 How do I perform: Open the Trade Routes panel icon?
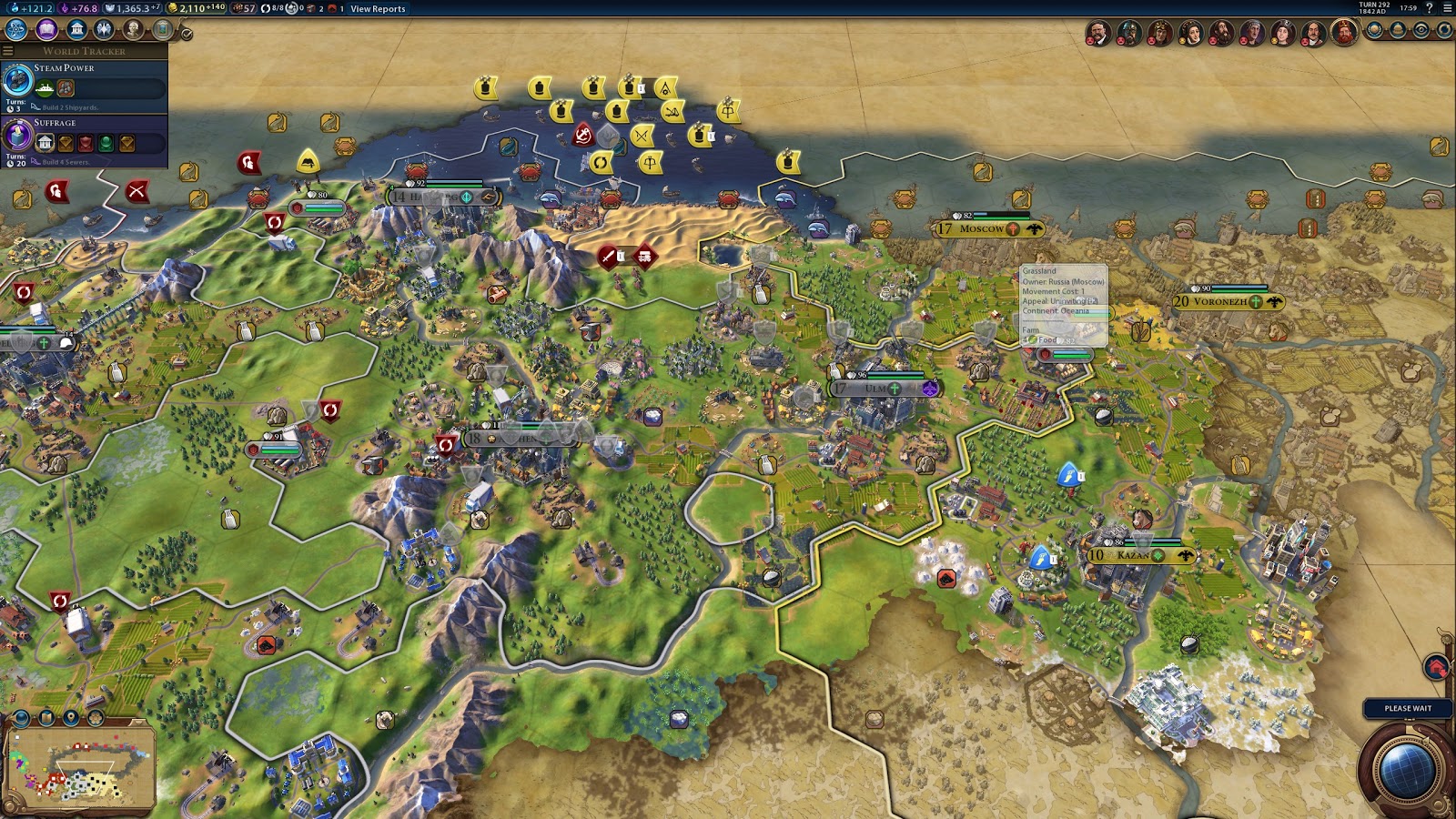(1442, 32)
